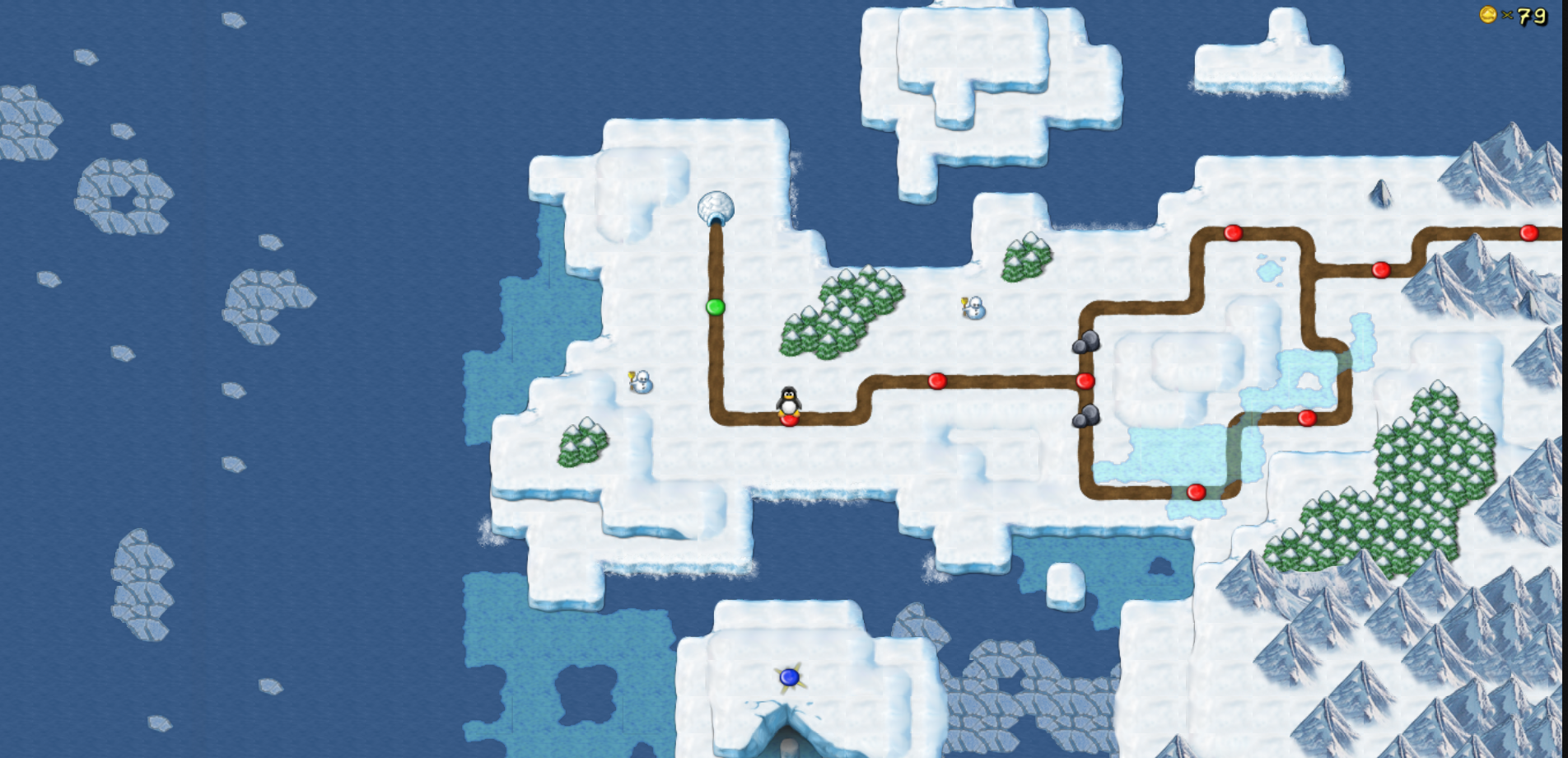
Task: Click the red dot at the topmost path corner
Action: pyautogui.click(x=1233, y=232)
